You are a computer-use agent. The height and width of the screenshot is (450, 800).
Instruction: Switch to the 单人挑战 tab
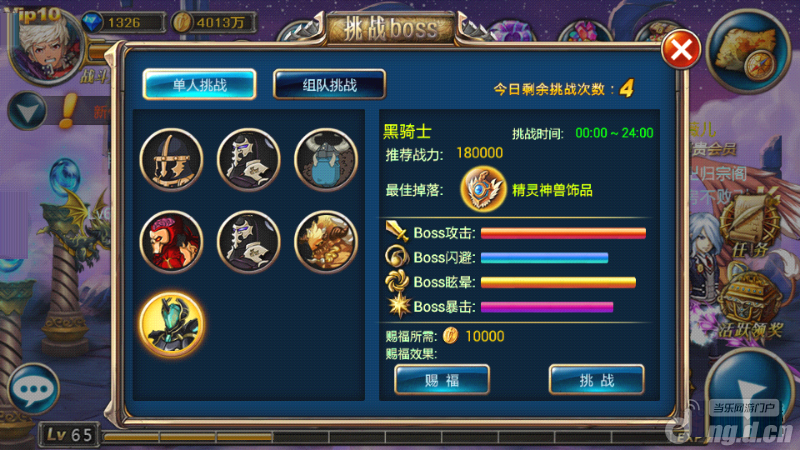tap(199, 84)
